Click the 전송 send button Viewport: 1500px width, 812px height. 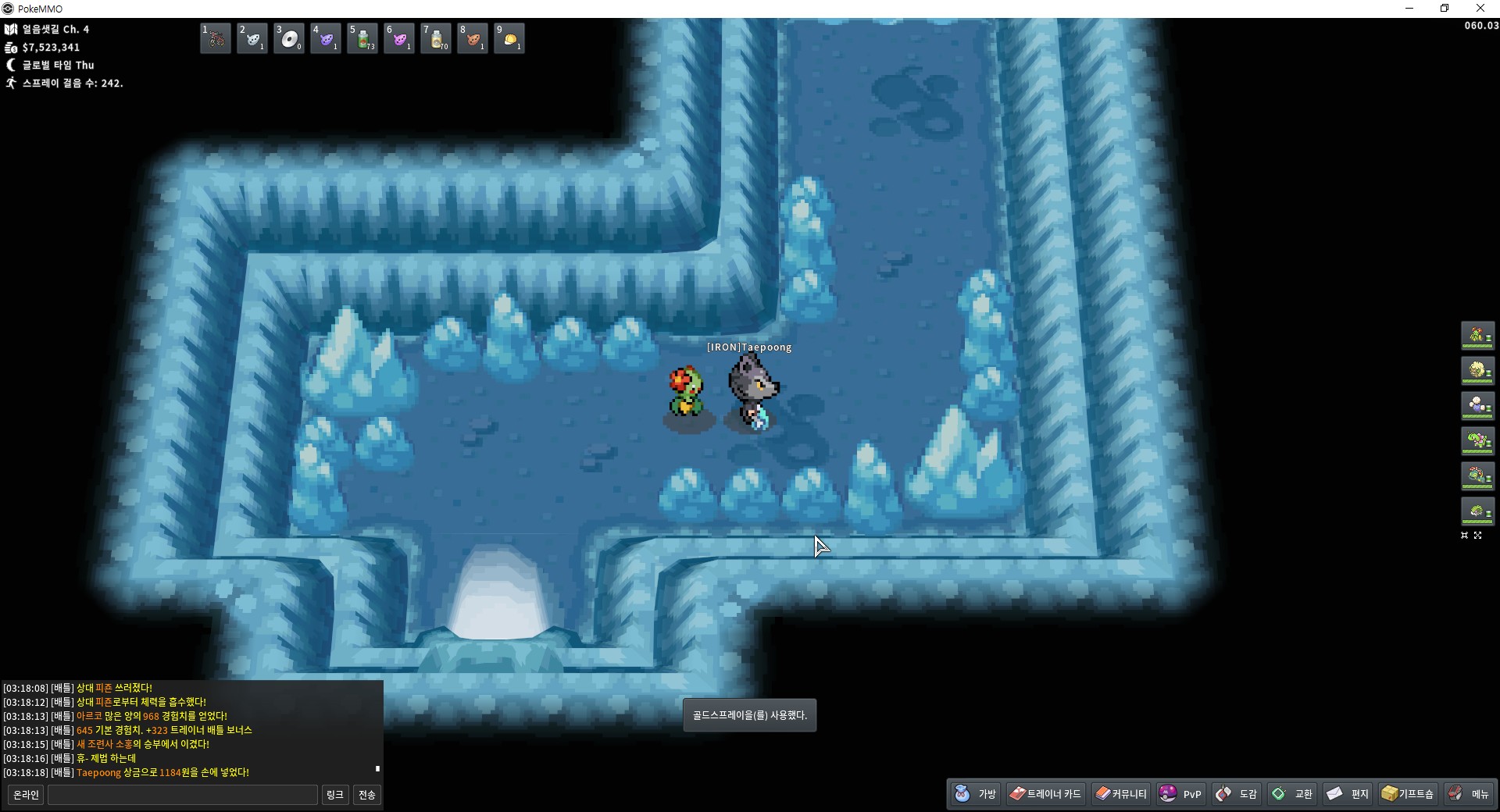click(366, 795)
